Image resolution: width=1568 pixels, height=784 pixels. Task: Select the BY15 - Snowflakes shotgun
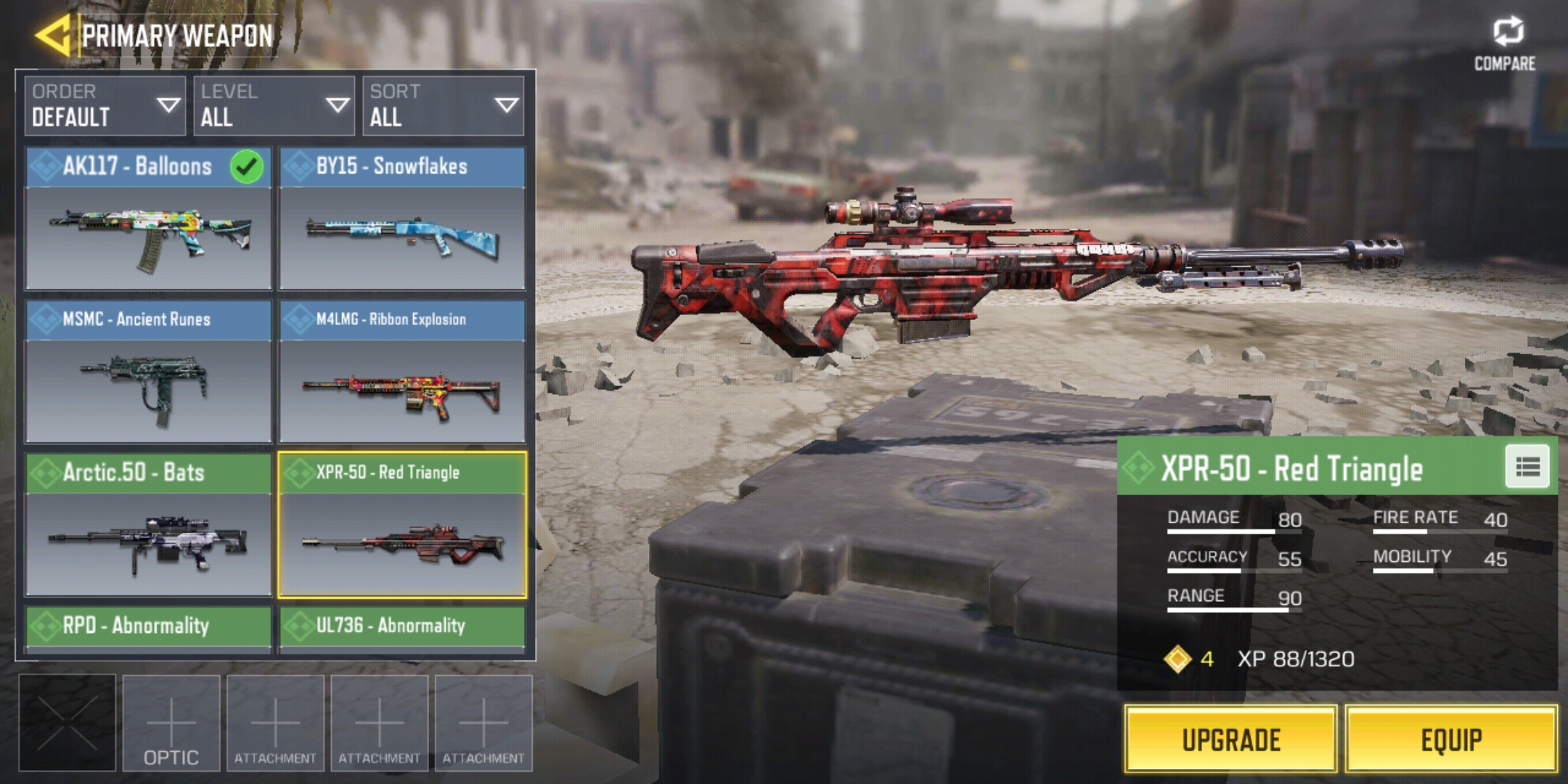(402, 219)
